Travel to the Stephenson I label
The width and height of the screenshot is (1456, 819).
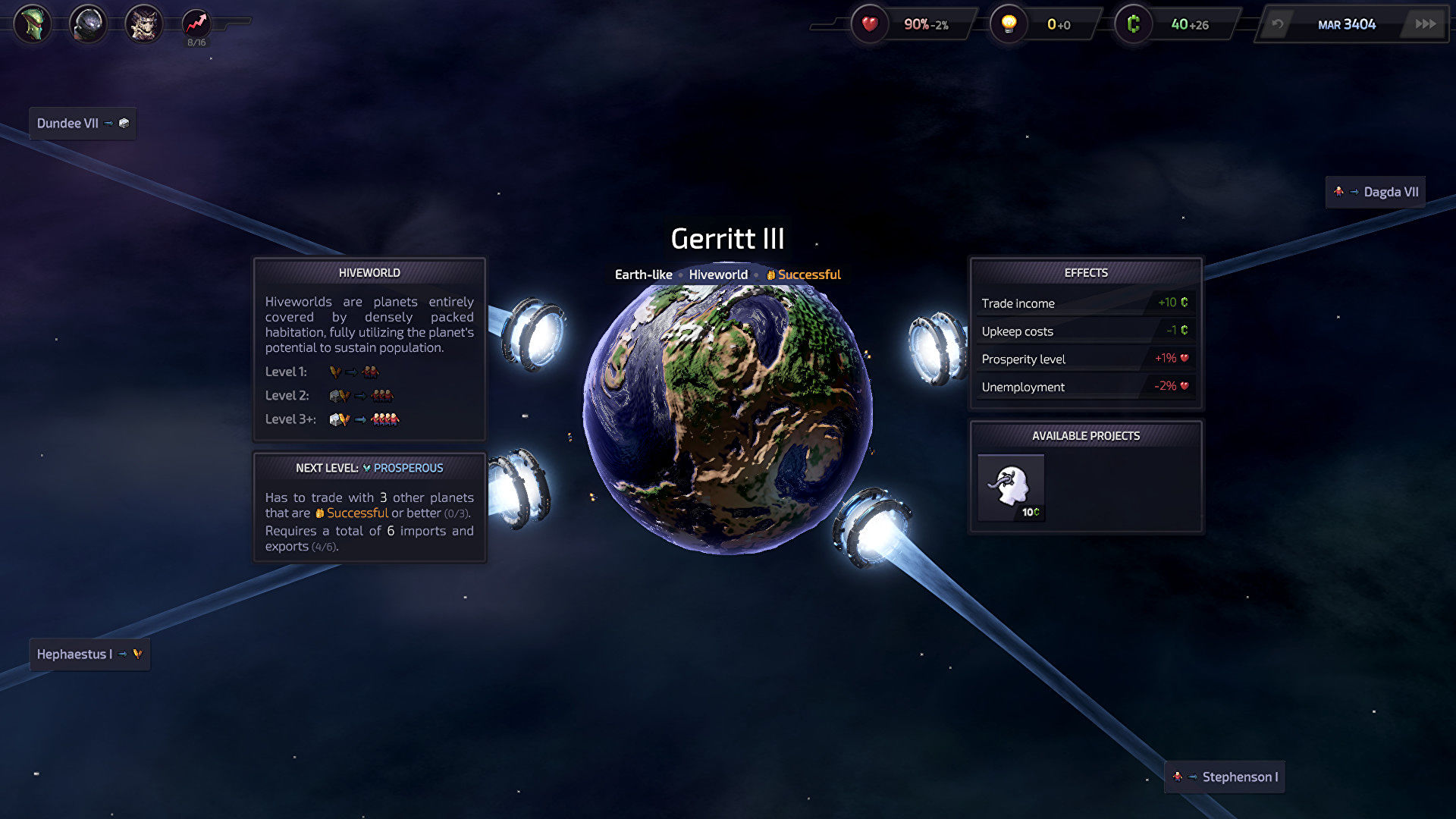pyautogui.click(x=1225, y=777)
